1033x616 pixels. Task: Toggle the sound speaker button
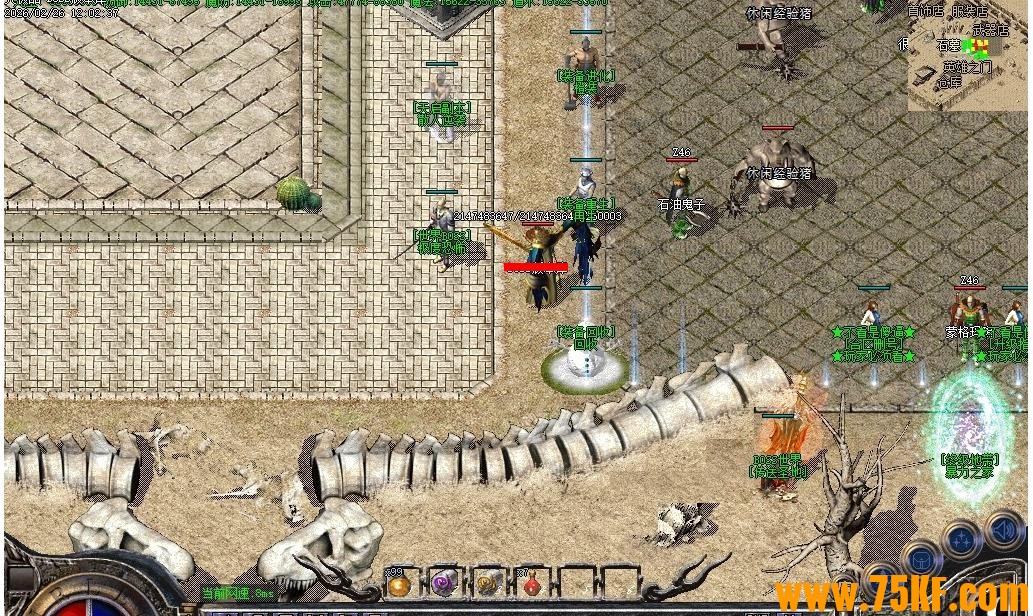point(1003,531)
